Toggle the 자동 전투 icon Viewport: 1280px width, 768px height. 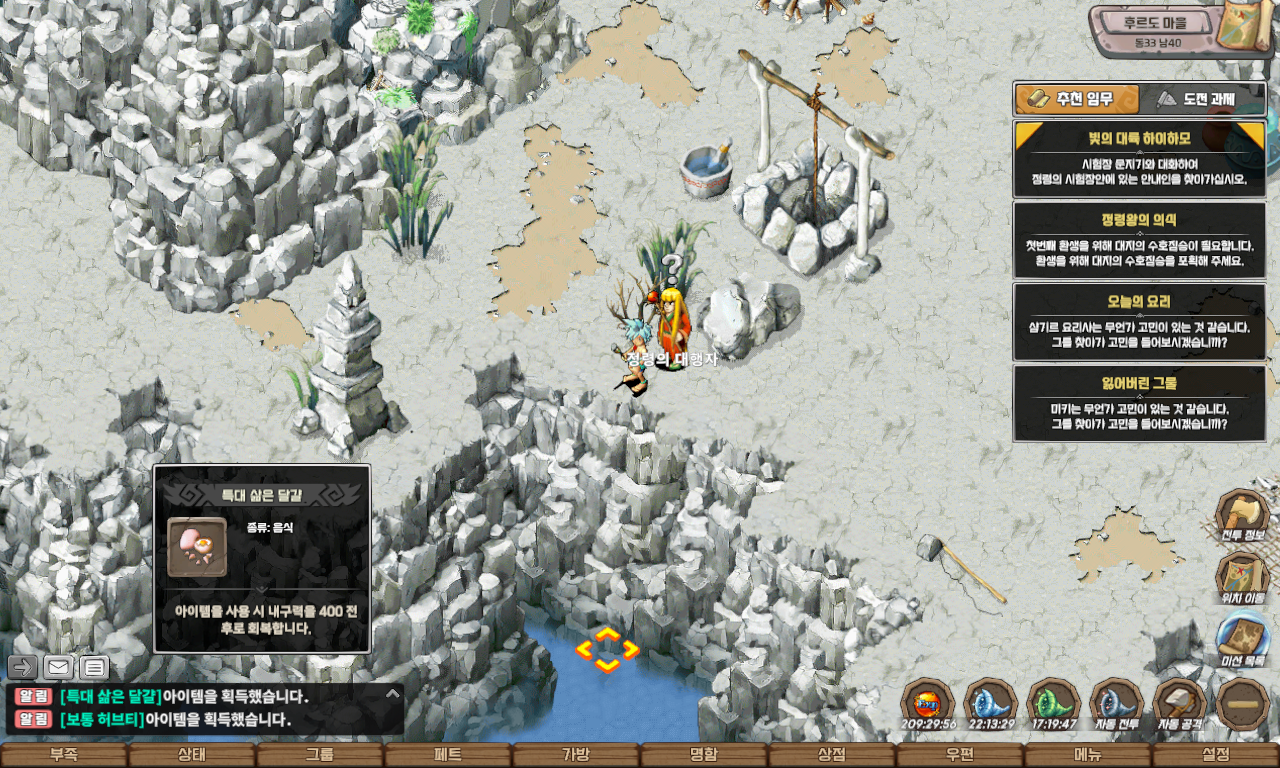[x=1116, y=703]
